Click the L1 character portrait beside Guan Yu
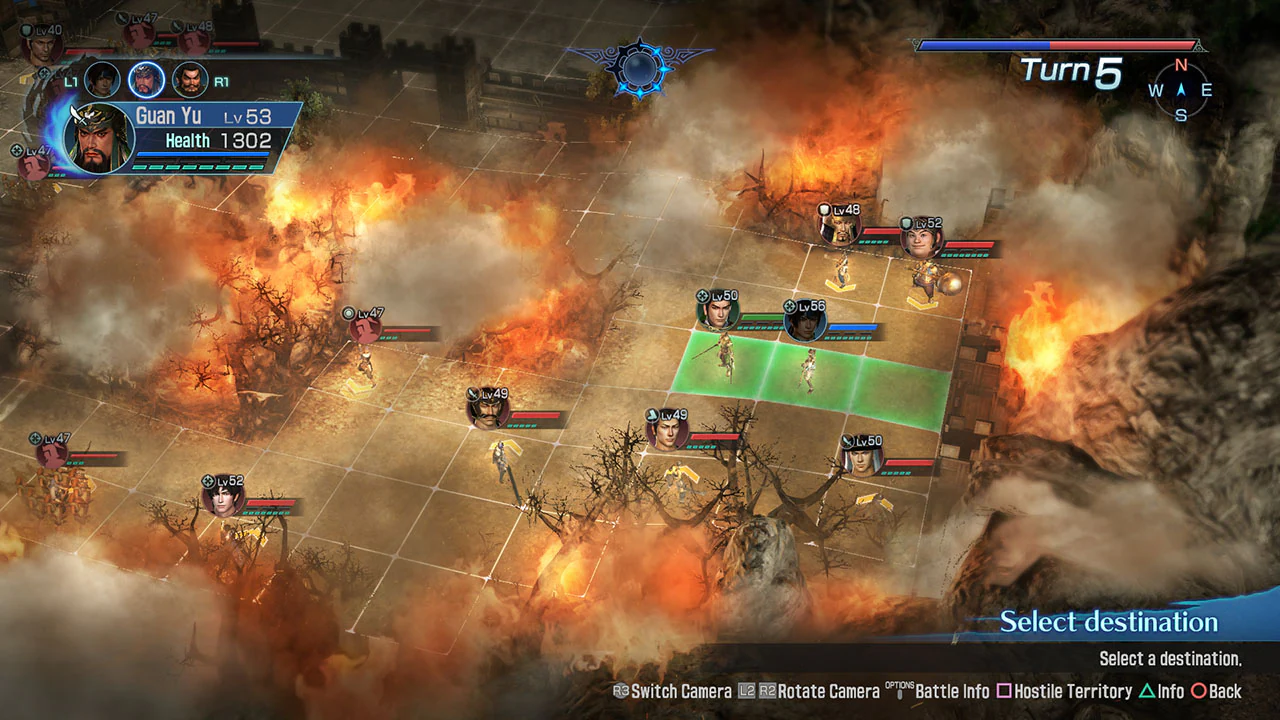 point(102,80)
